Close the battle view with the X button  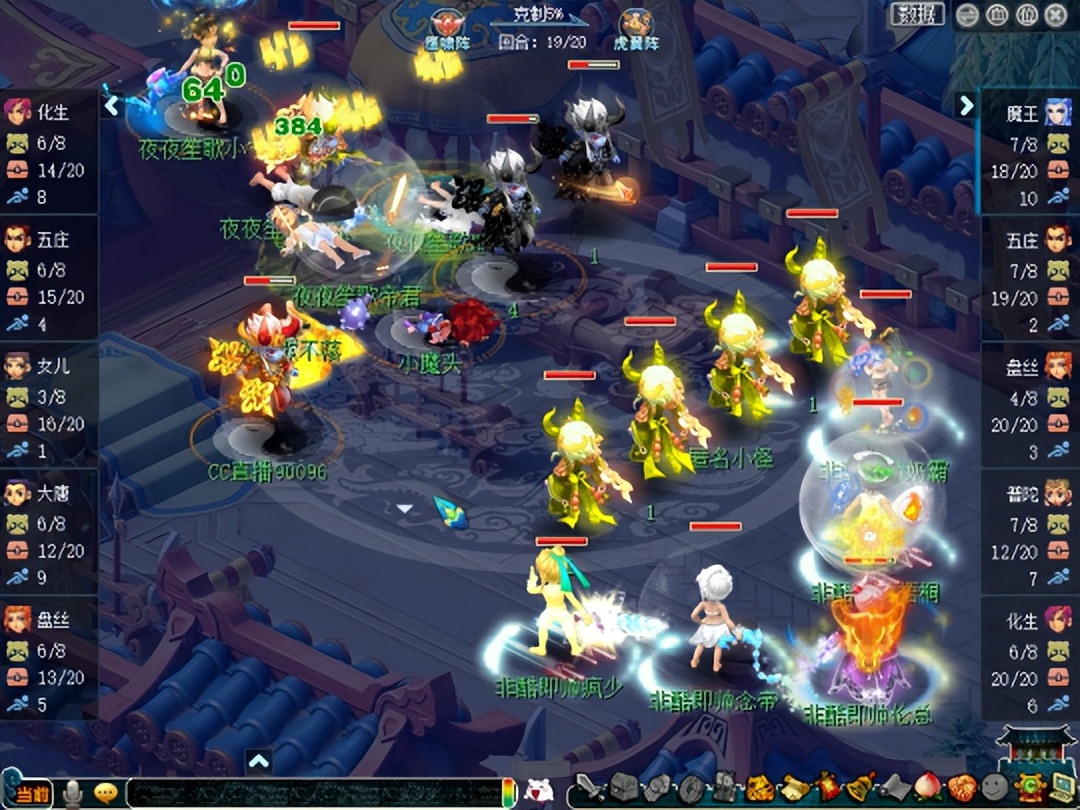[x=1055, y=15]
